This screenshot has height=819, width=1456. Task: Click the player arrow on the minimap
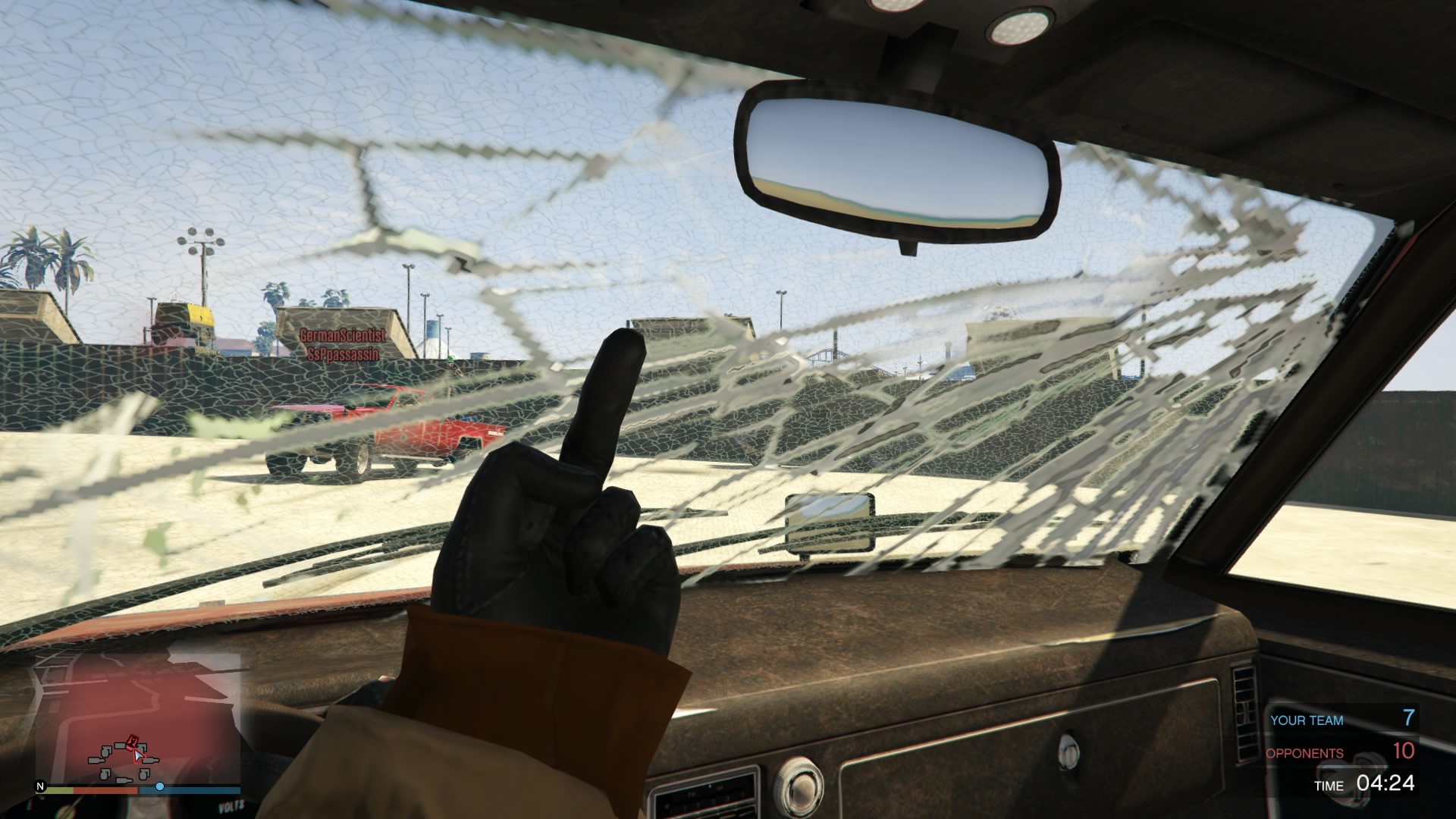click(x=139, y=755)
